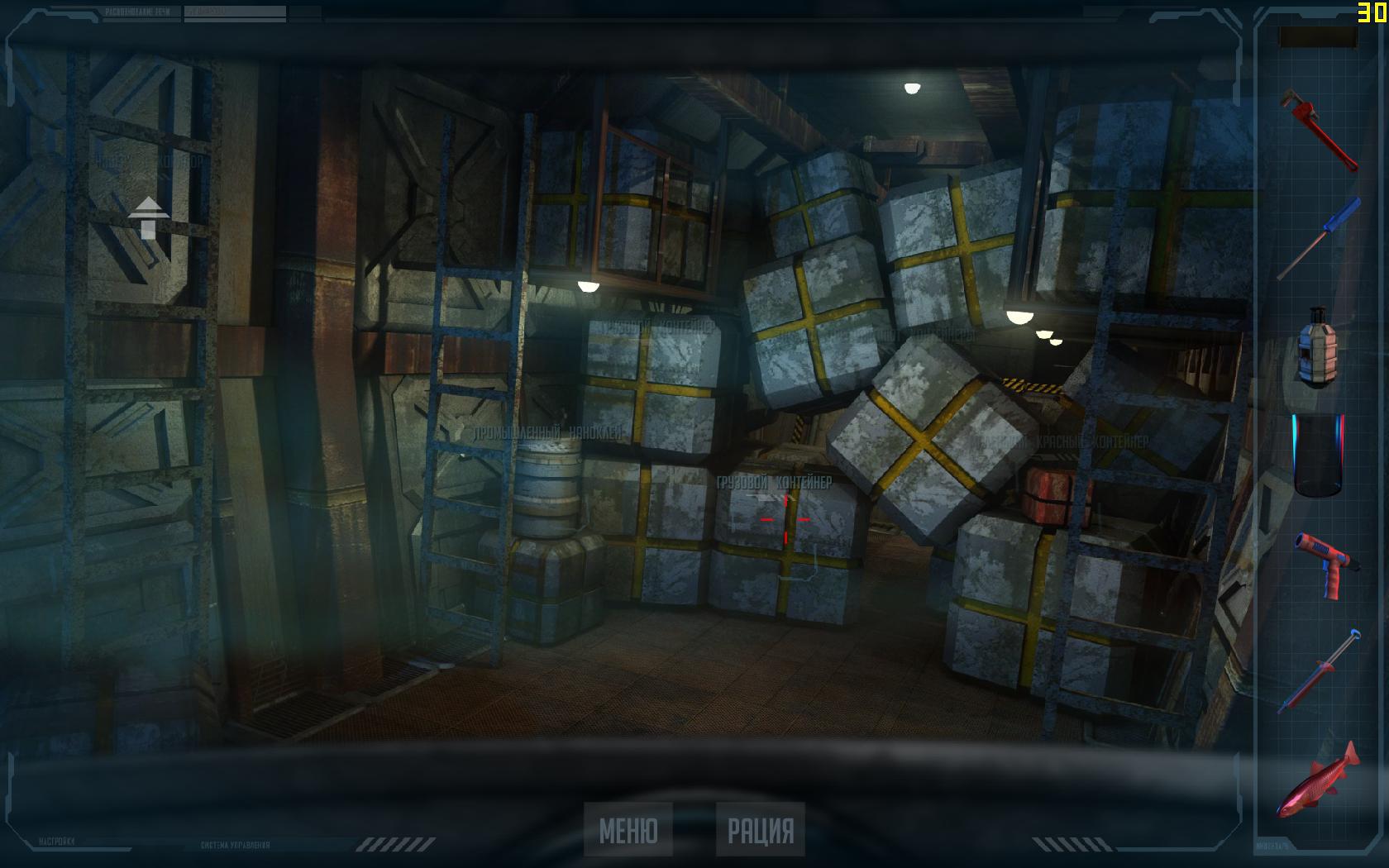Viewport: 1389px width, 868px height.
Task: Pick the blue-handled screwdriver from inventory
Action: 1319,238
